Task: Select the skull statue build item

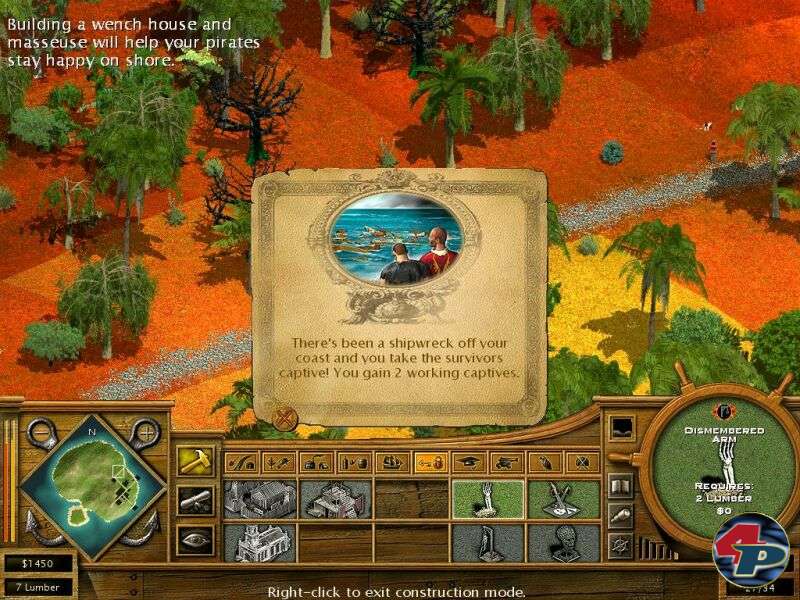Action: (x=564, y=542)
